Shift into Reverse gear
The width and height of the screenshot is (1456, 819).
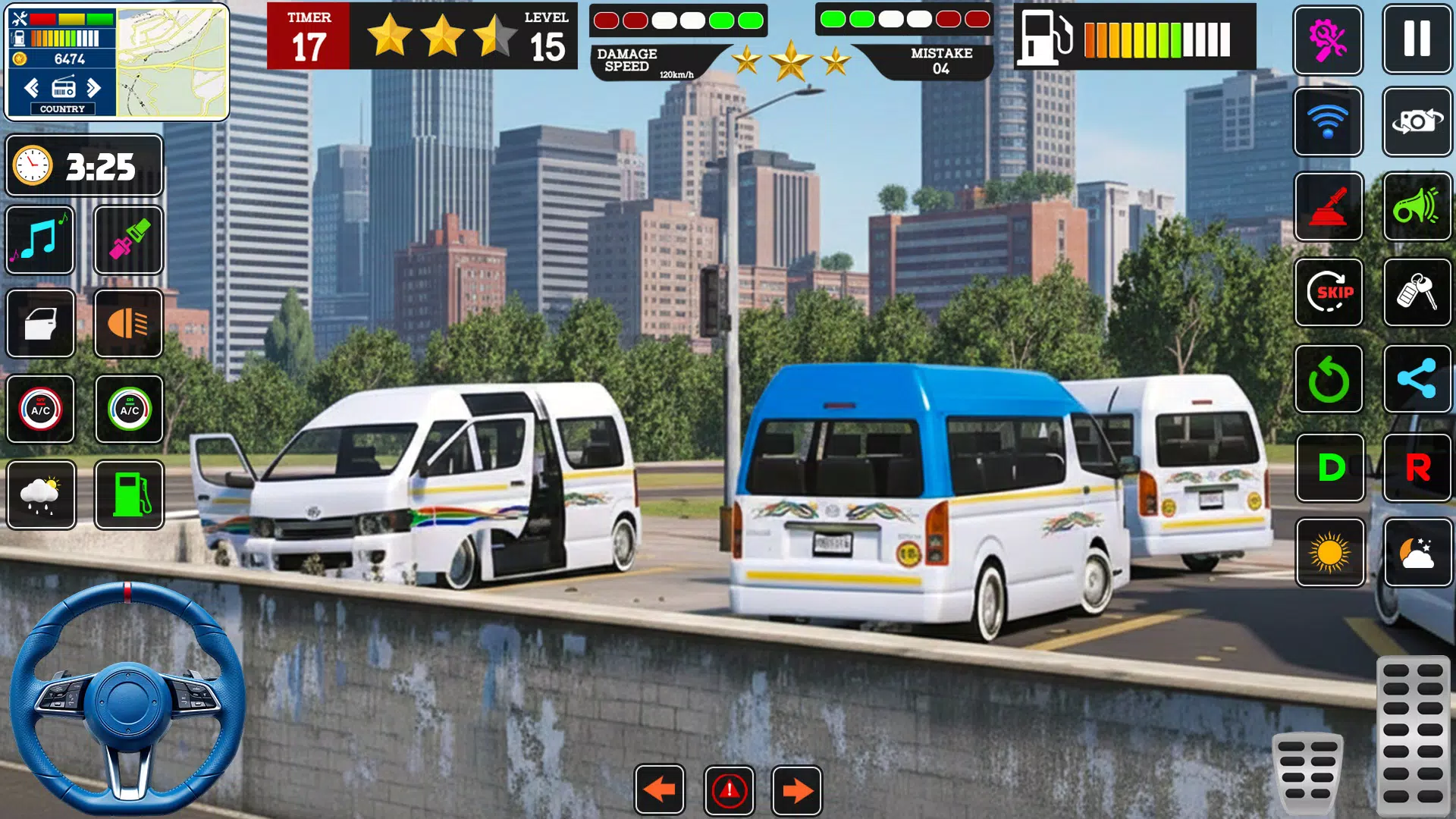pyautogui.click(x=1417, y=468)
